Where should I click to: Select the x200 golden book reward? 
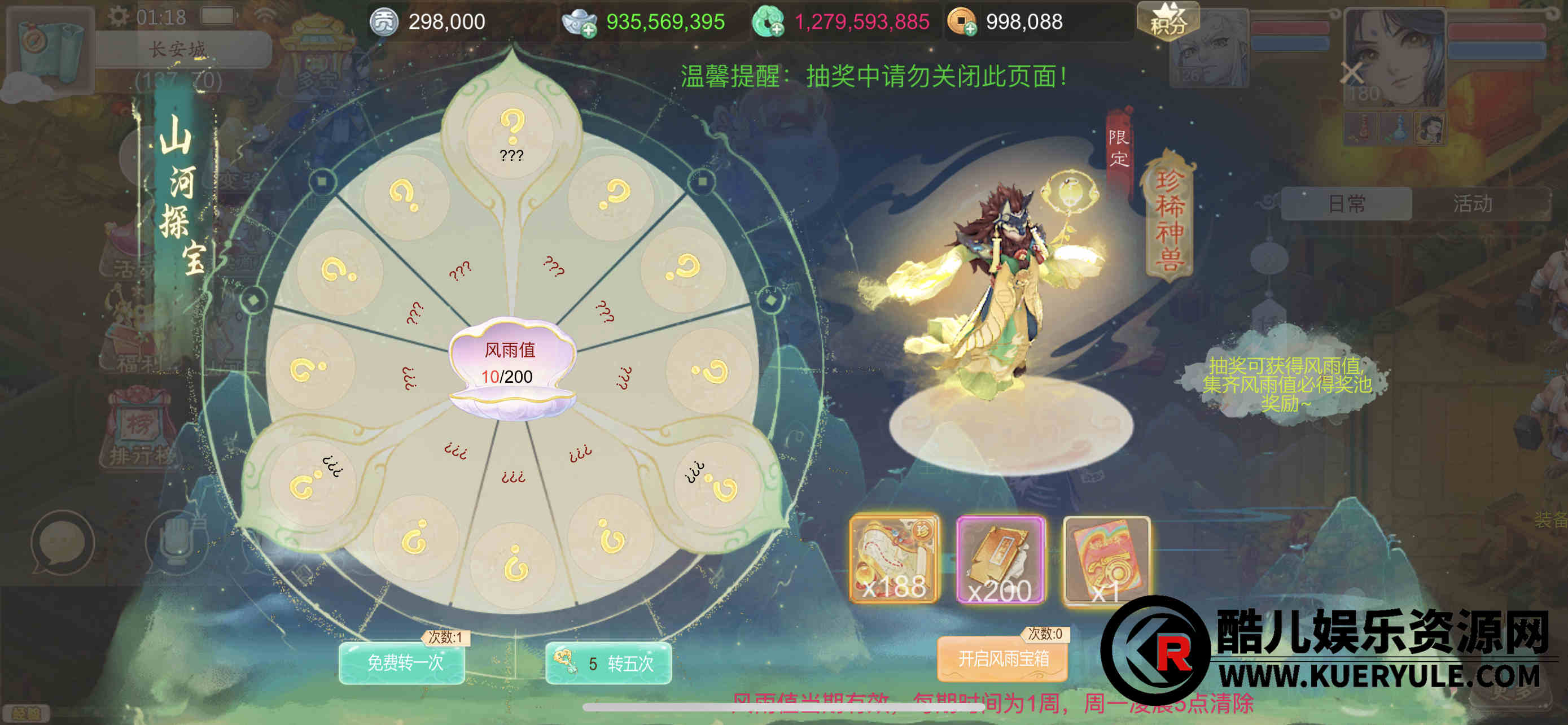[1000, 559]
